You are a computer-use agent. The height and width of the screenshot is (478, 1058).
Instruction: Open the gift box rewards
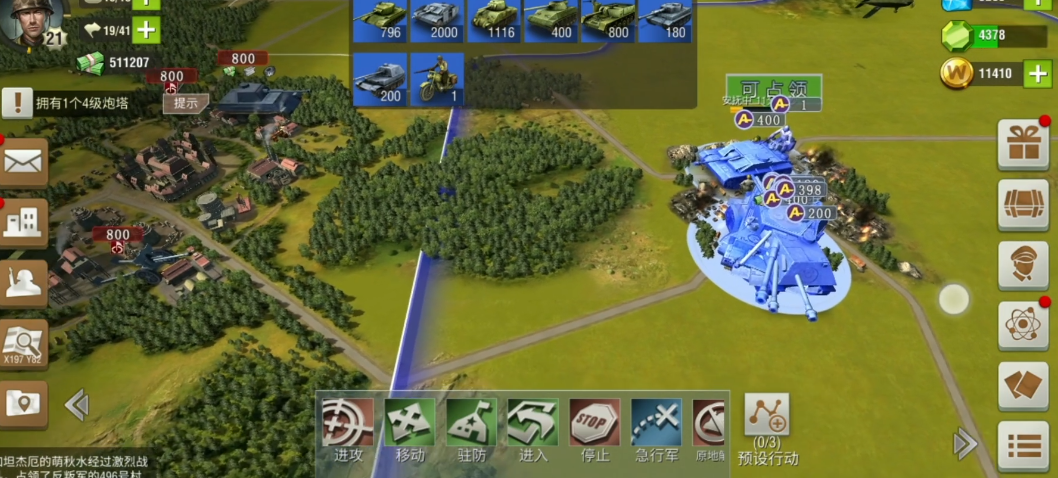click(x=1023, y=144)
